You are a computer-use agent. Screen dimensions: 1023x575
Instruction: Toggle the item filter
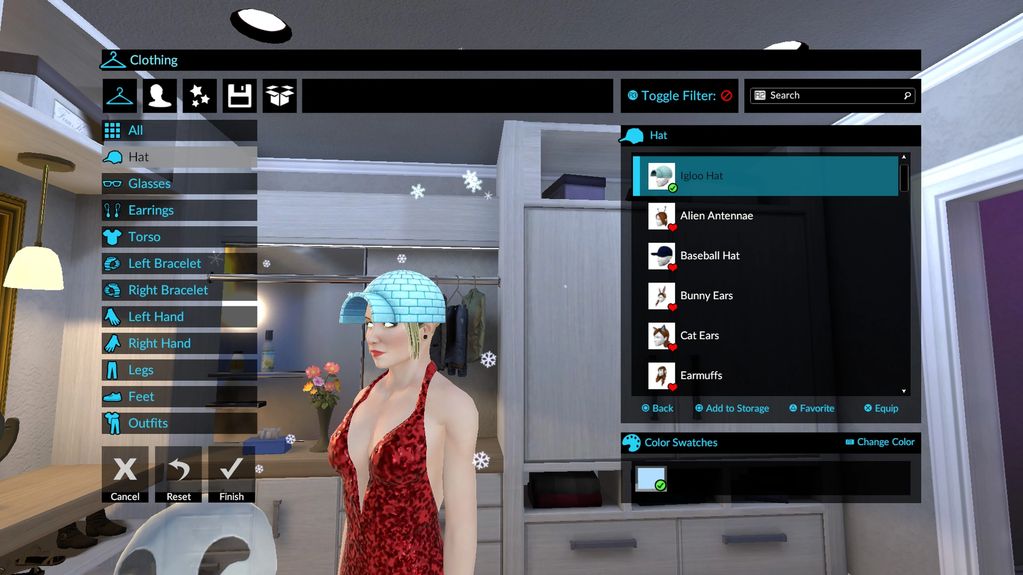(x=679, y=96)
